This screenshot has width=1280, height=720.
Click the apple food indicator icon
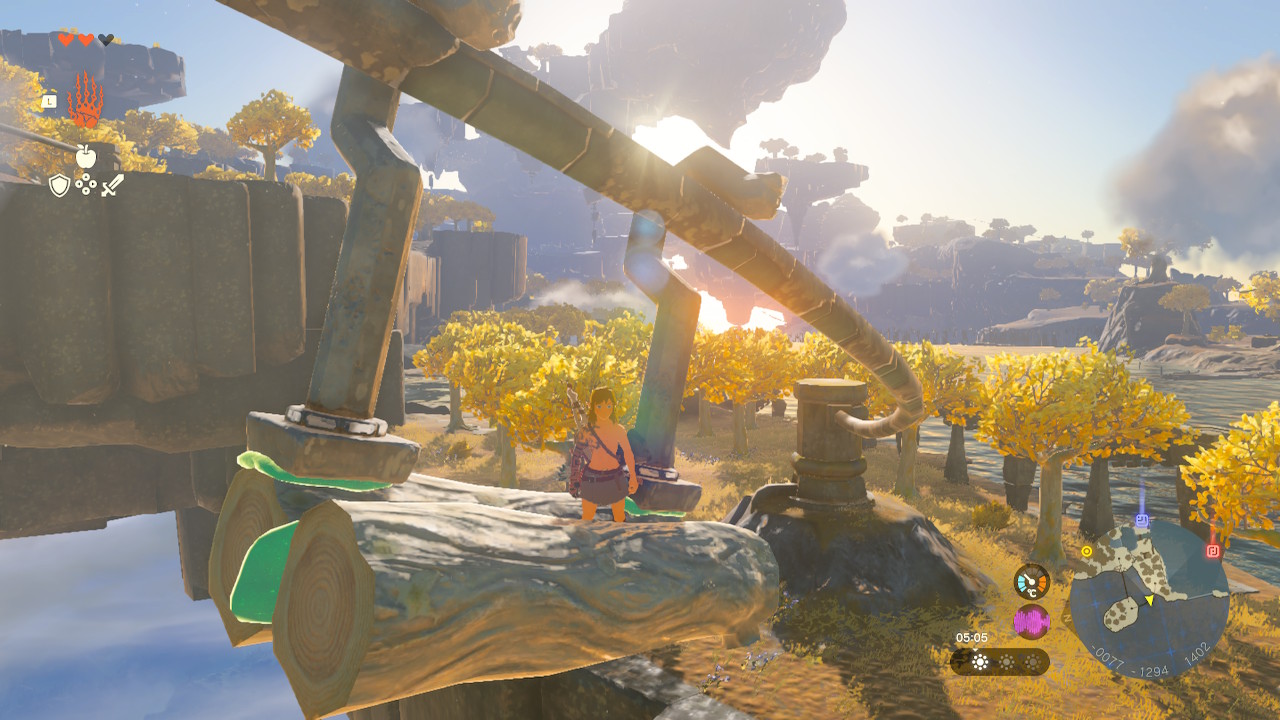(x=87, y=156)
